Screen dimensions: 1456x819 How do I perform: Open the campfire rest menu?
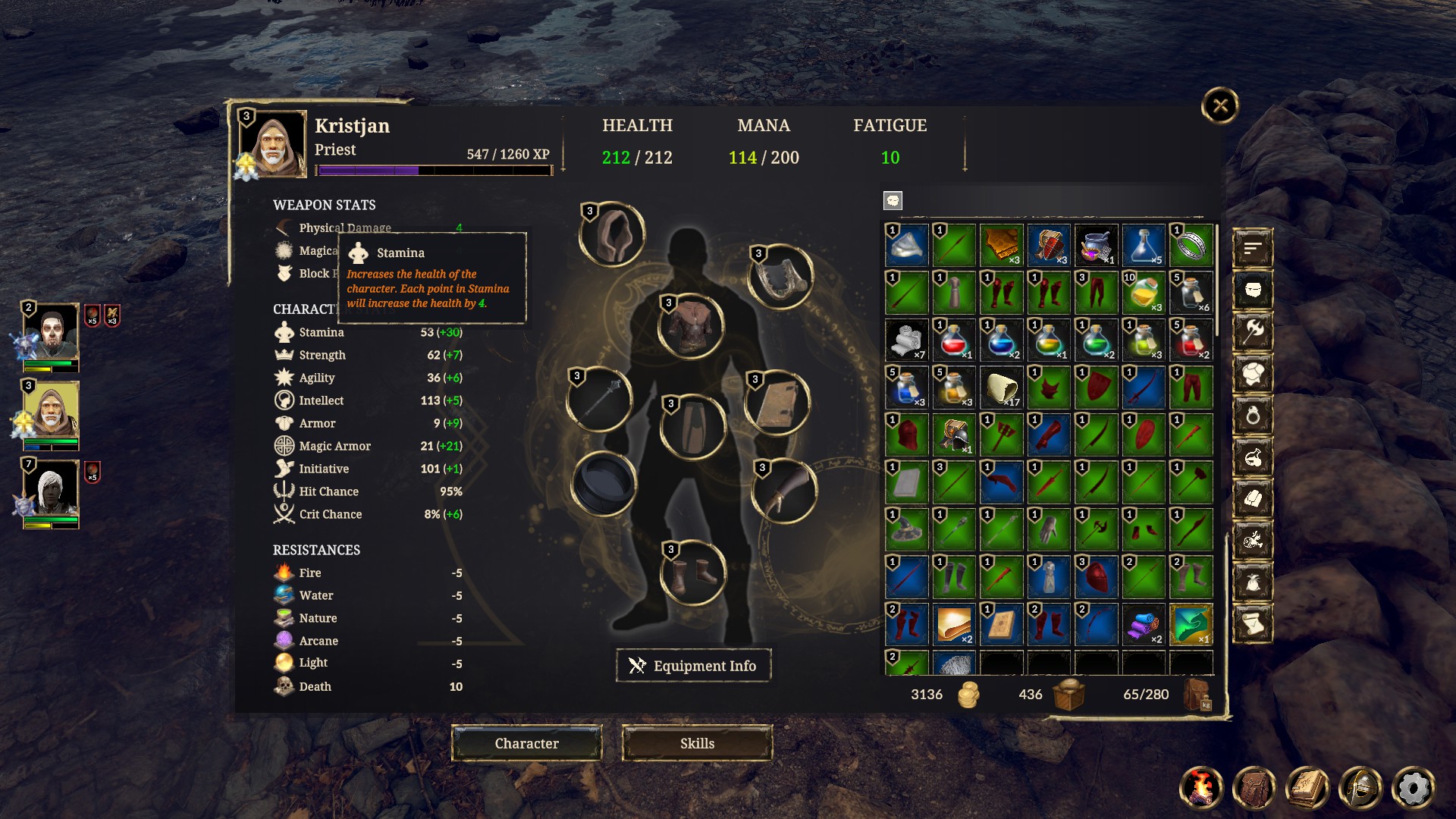[1201, 788]
